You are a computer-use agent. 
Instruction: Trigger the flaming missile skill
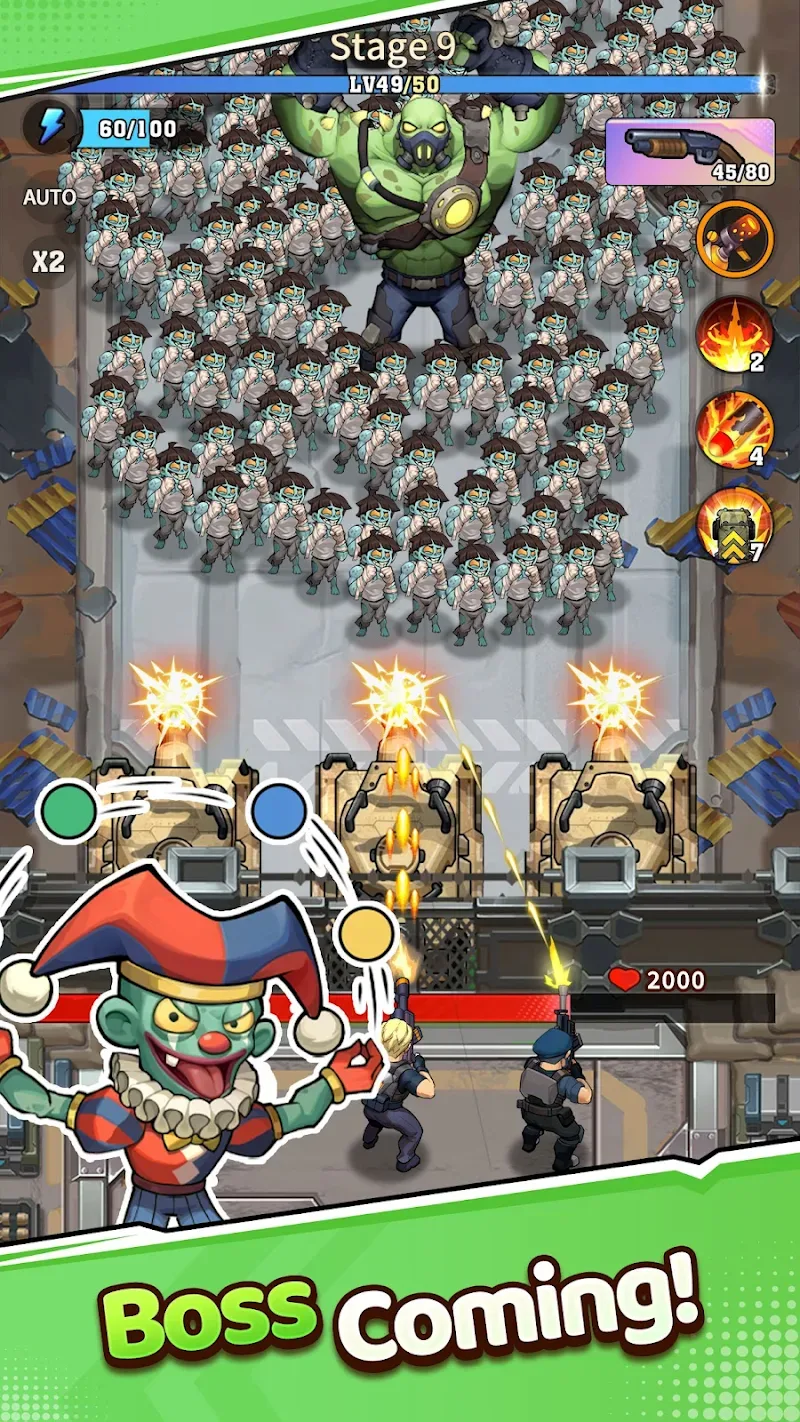coord(734,429)
